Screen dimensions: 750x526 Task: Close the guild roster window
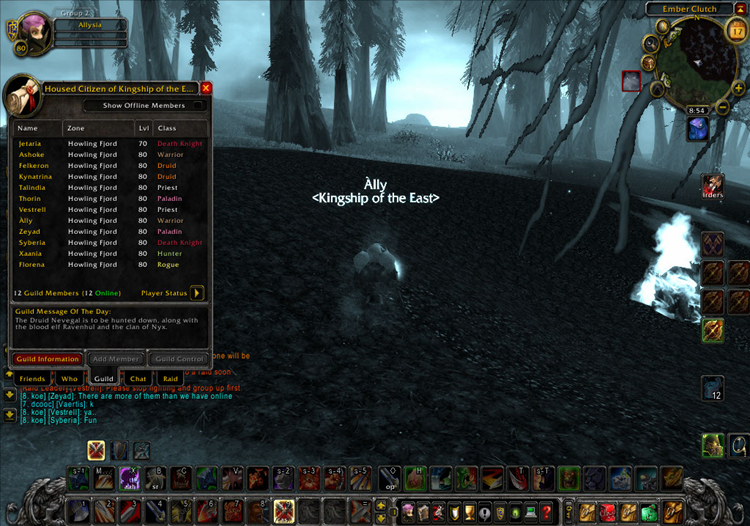[206, 88]
